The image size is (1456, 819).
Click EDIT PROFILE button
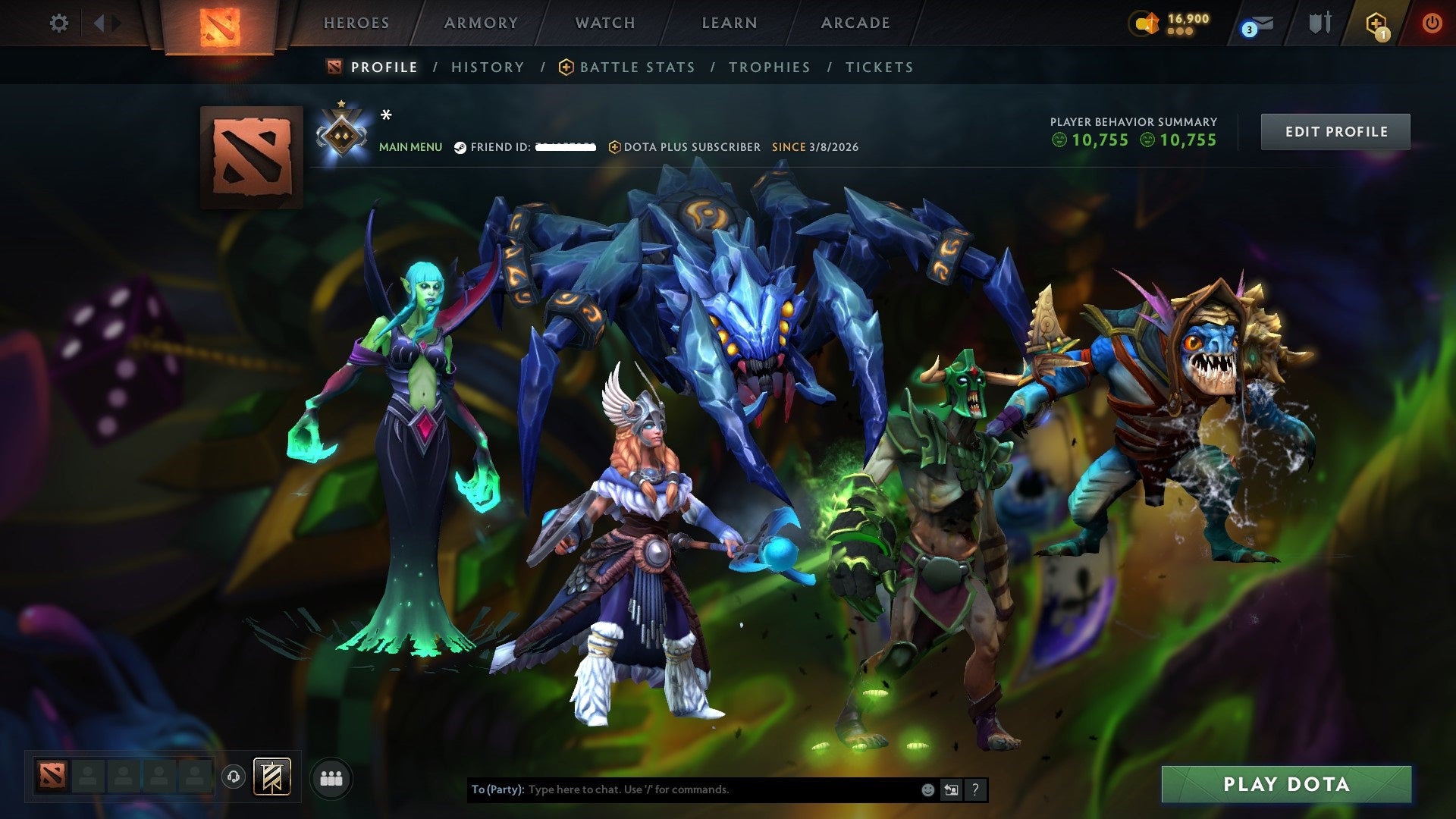(1335, 130)
